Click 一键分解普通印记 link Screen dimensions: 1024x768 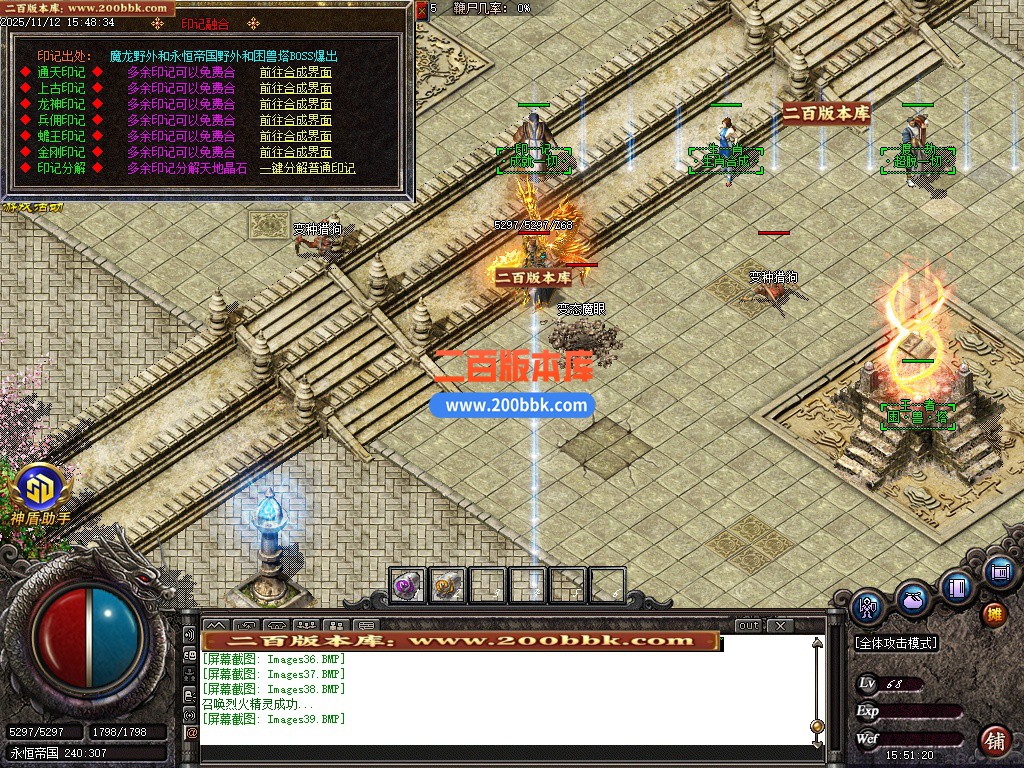tap(307, 168)
